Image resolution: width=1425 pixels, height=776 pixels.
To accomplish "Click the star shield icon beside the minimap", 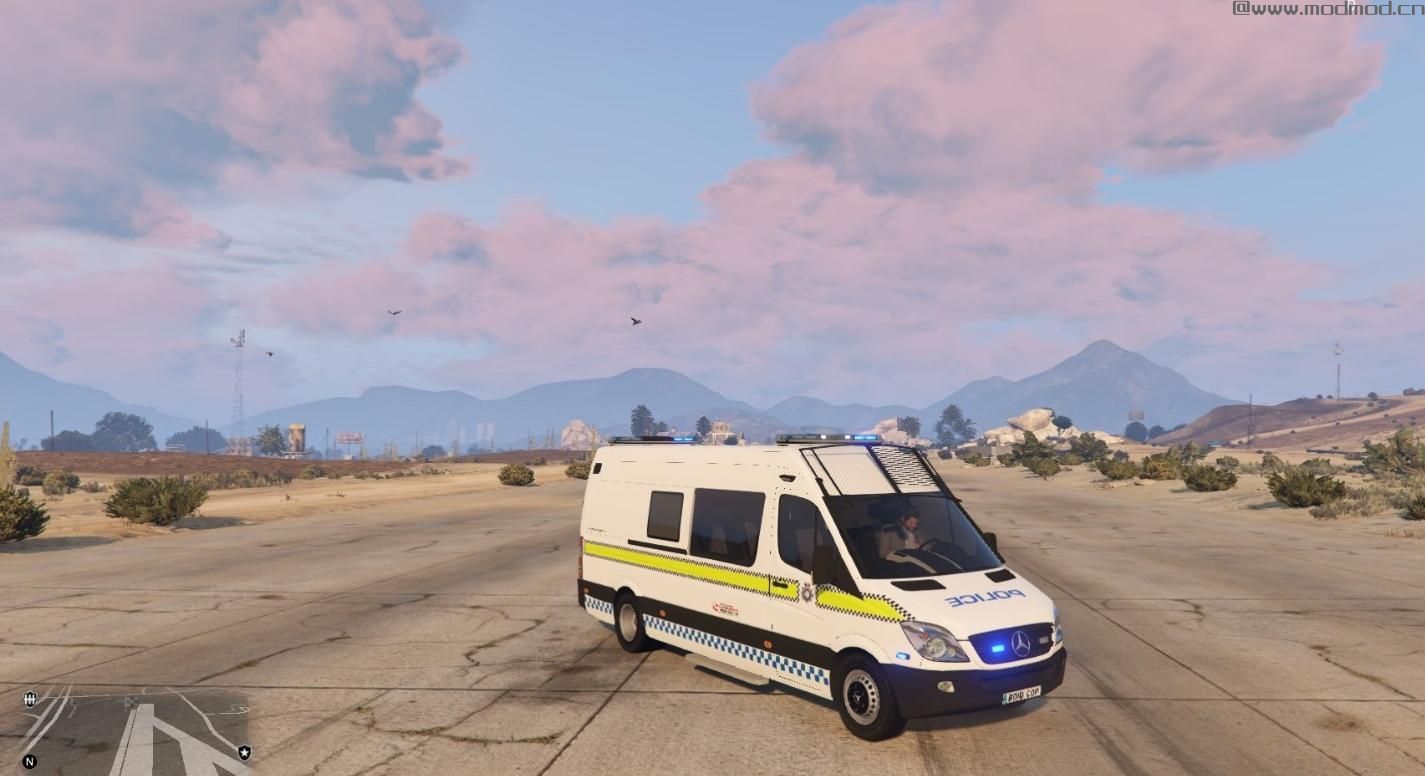I will tap(245, 751).
